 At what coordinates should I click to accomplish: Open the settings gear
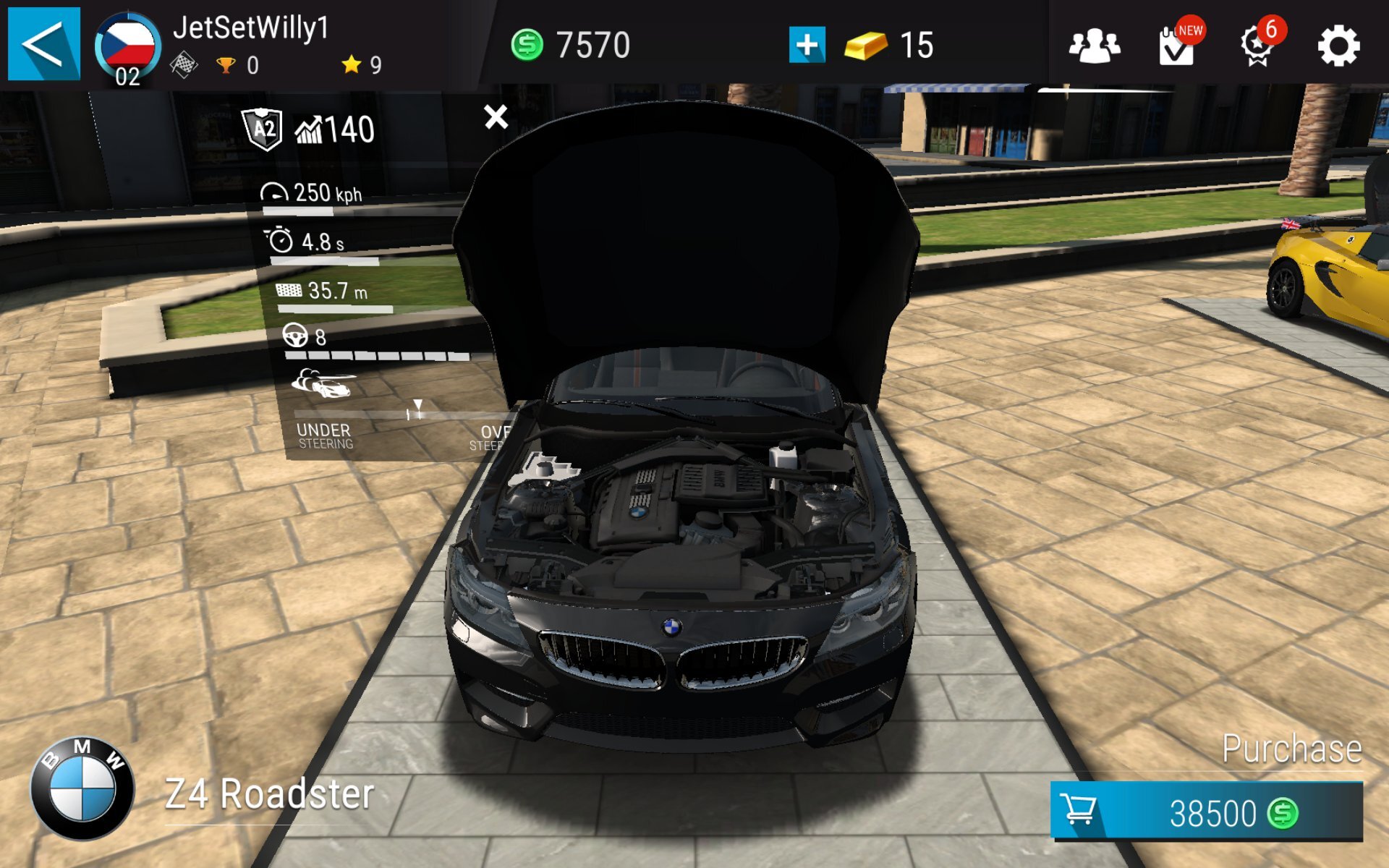coord(1338,46)
